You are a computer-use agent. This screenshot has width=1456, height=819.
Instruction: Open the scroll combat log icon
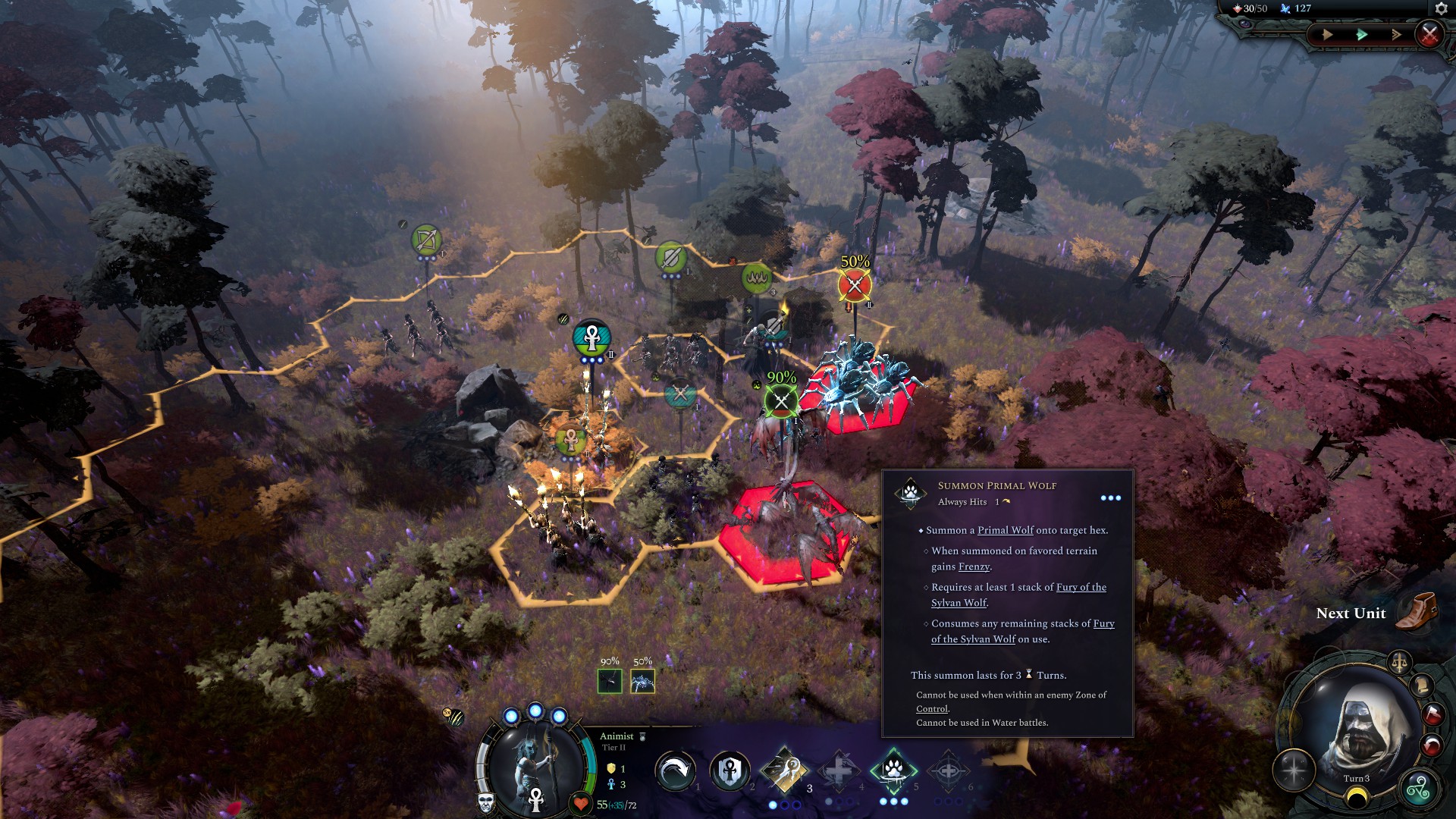coord(1423,686)
